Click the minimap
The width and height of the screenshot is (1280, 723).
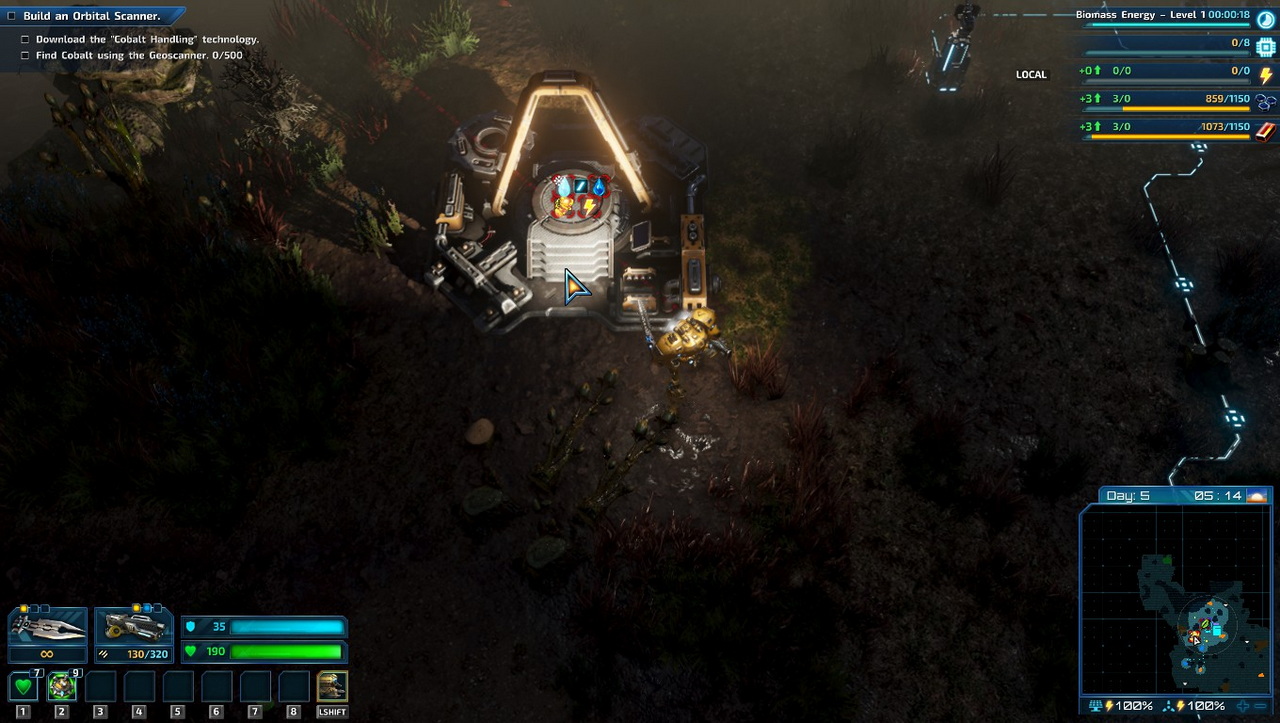[x=1176, y=600]
